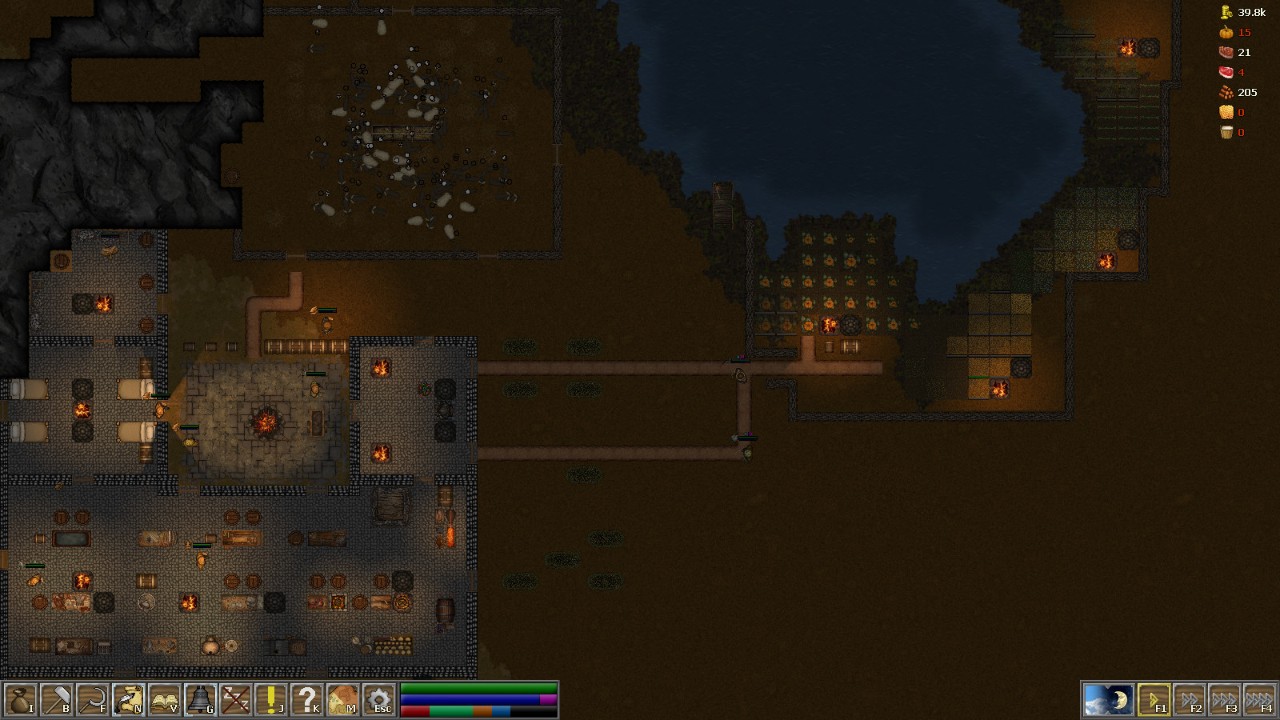Toggle the crossed-out sleep button

click(x=236, y=699)
